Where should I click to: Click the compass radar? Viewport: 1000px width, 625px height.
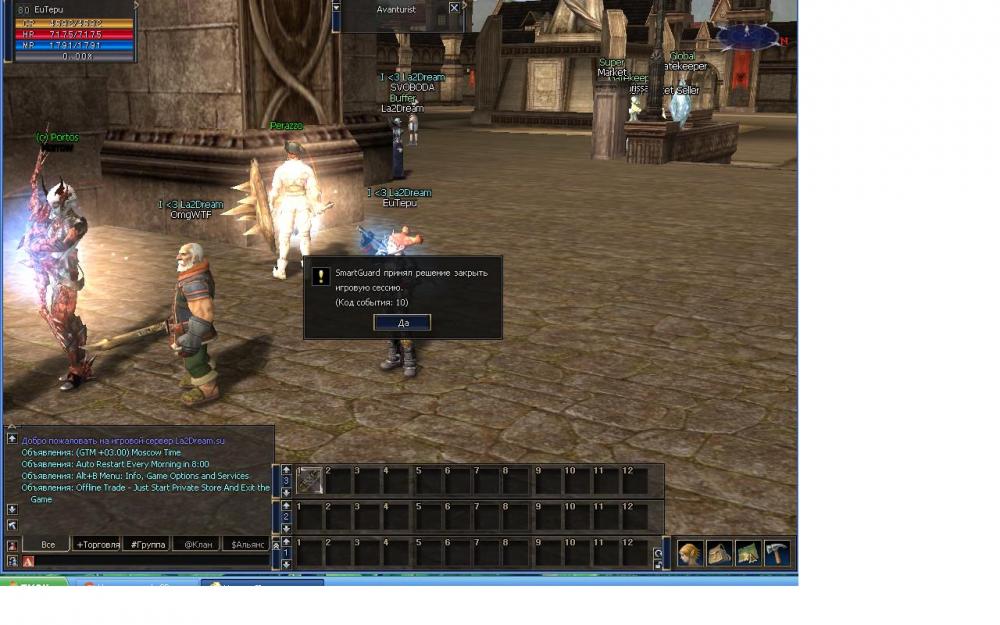pos(748,37)
